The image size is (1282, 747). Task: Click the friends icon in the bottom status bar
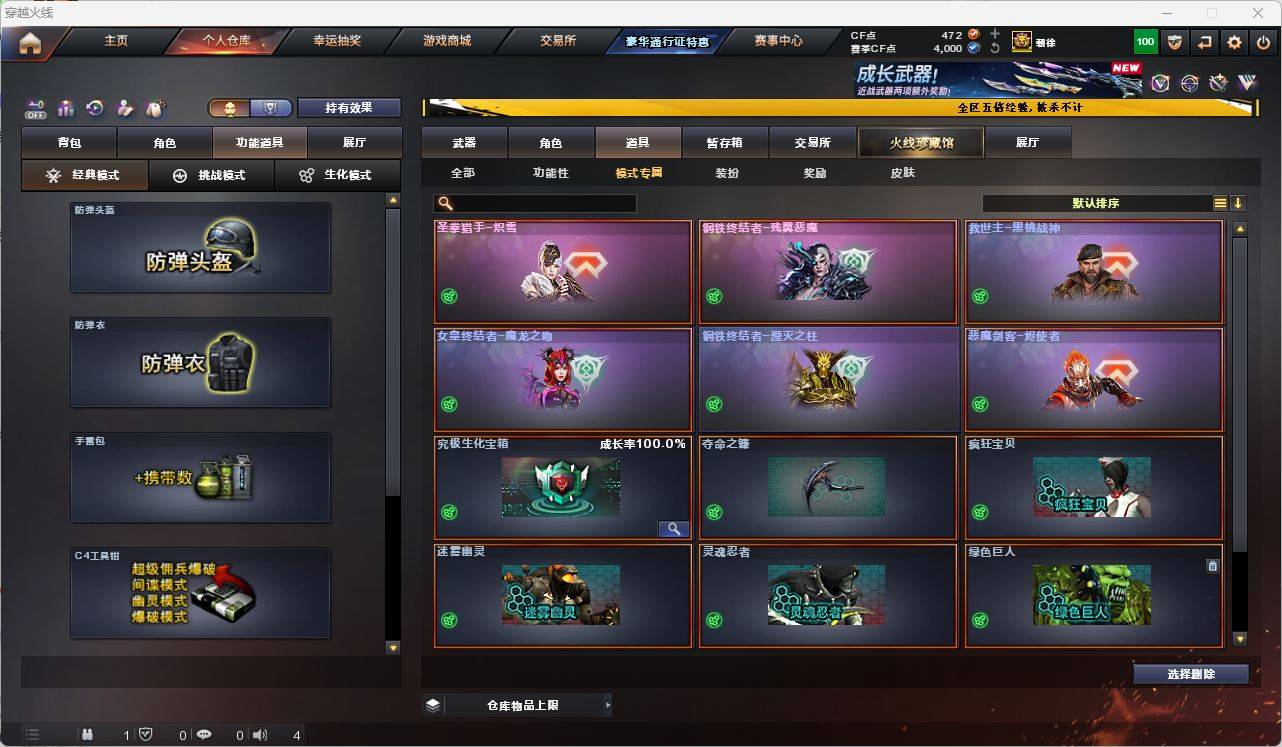click(88, 735)
